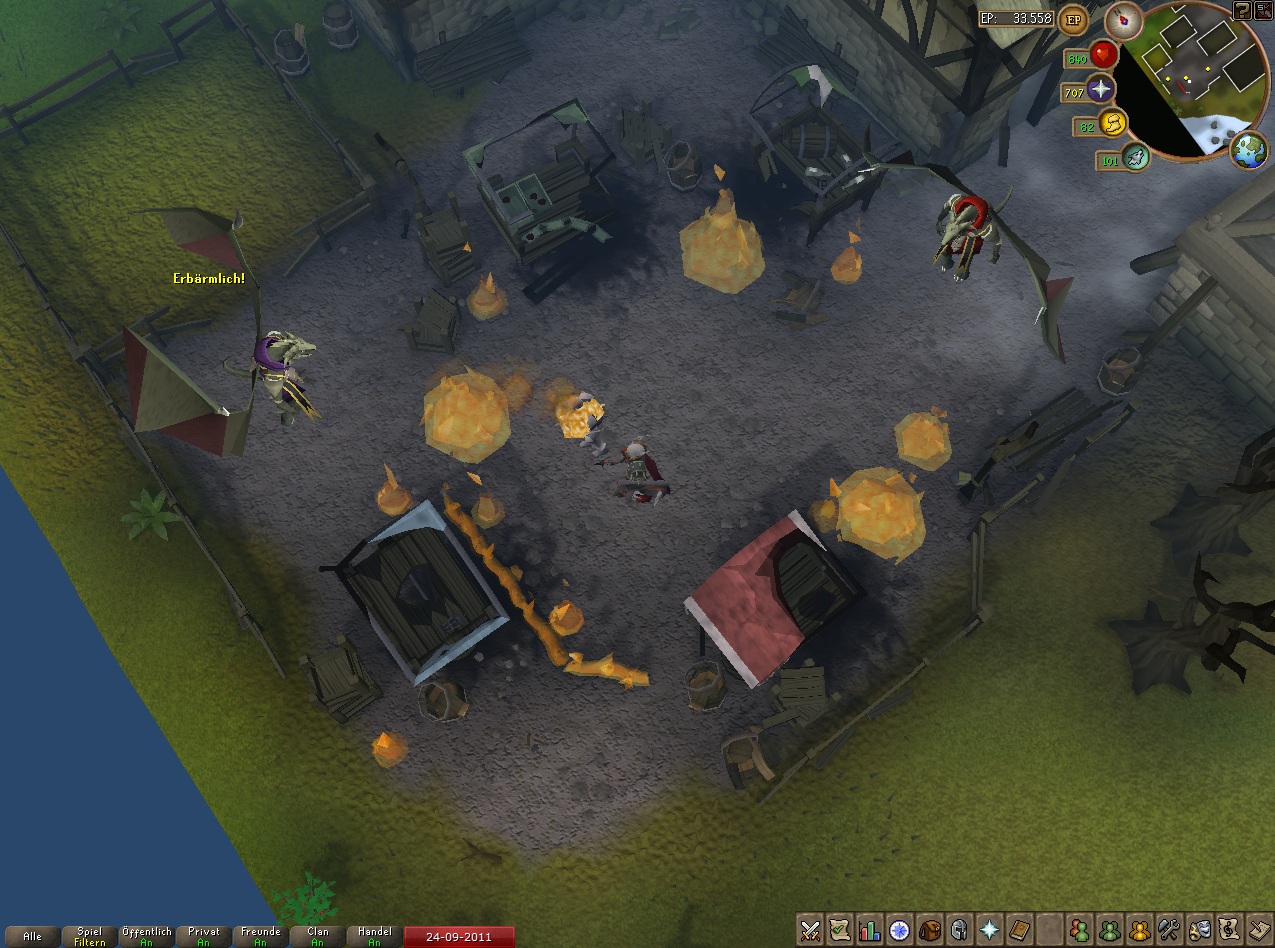The height and width of the screenshot is (948, 1275).
Task: Switch chat filter to Alle
Action: click(32, 937)
